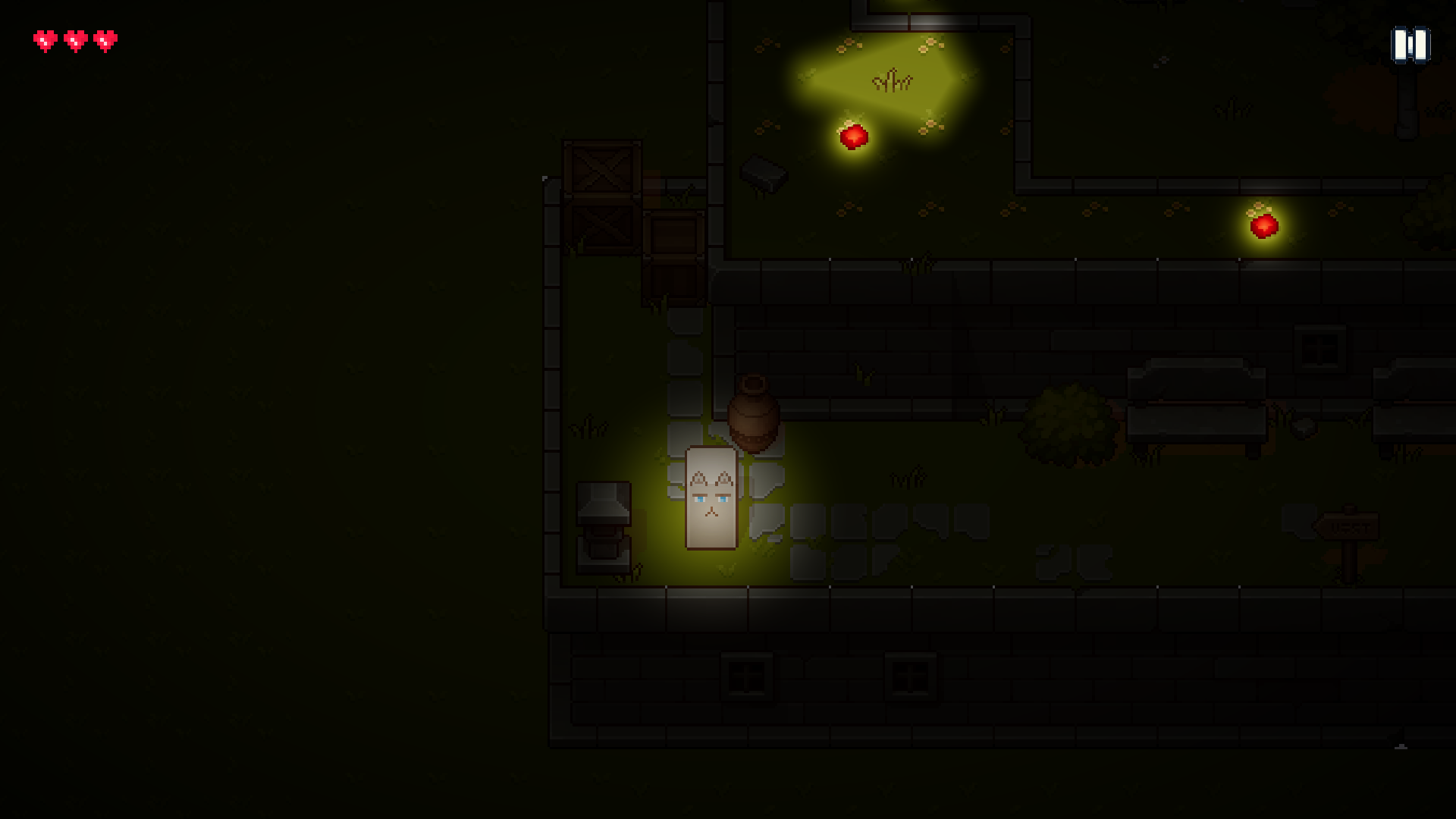Expand the WEST signpost on the right
This screenshot has height=819, width=1456.
point(1348,525)
